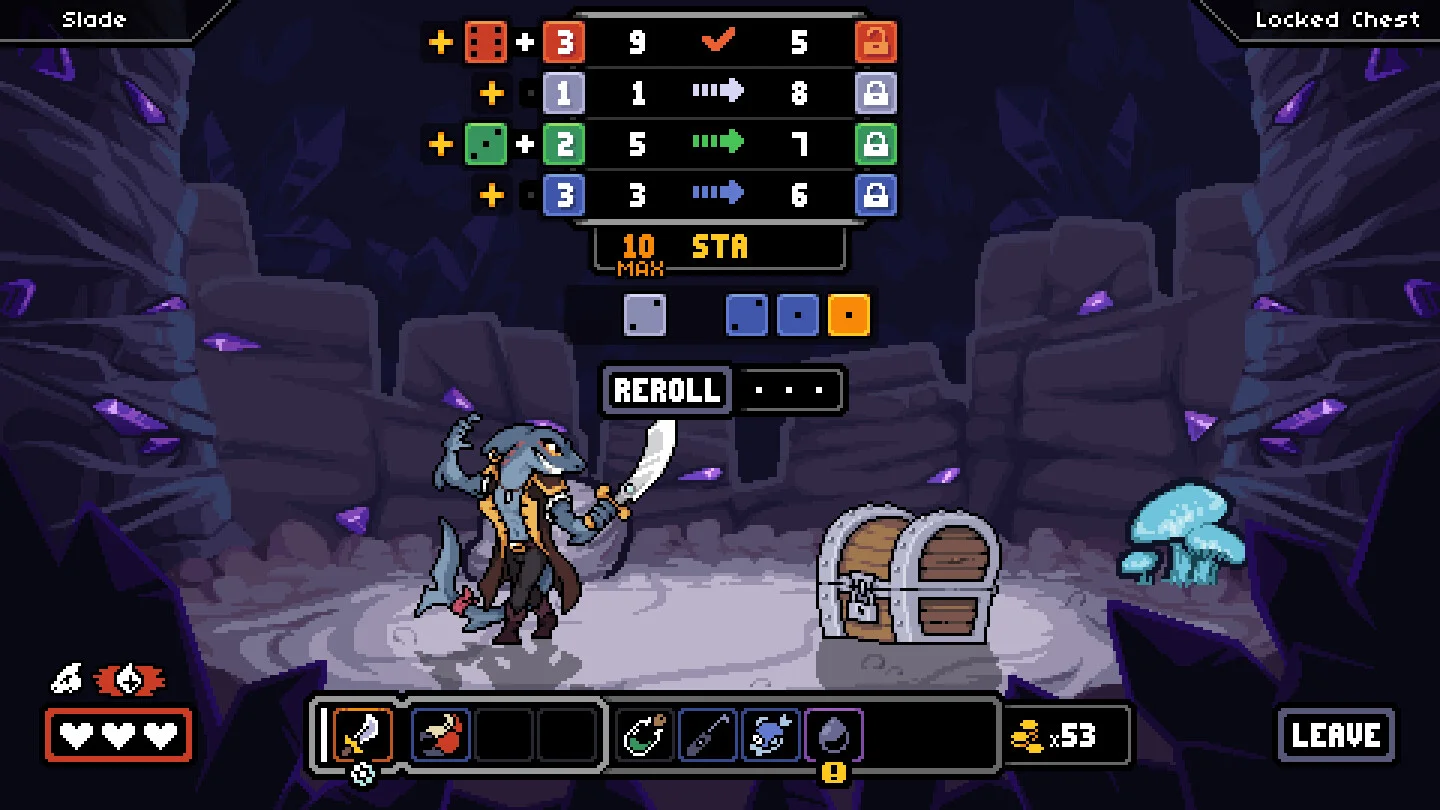Screen dimensions: 1440x810
Task: Click the yellow exclamation alert under the droplet
Action: [x=834, y=773]
